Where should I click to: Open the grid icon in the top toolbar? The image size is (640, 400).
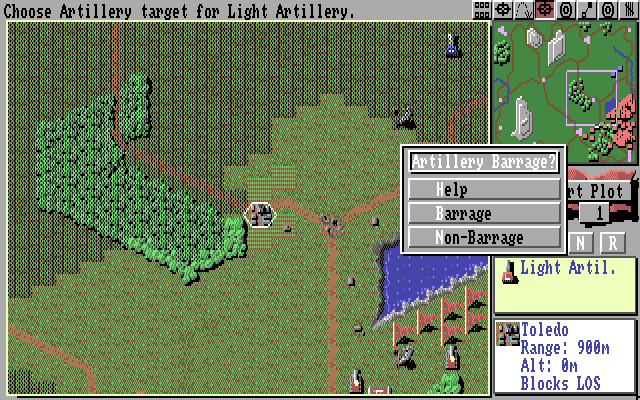coord(482,10)
